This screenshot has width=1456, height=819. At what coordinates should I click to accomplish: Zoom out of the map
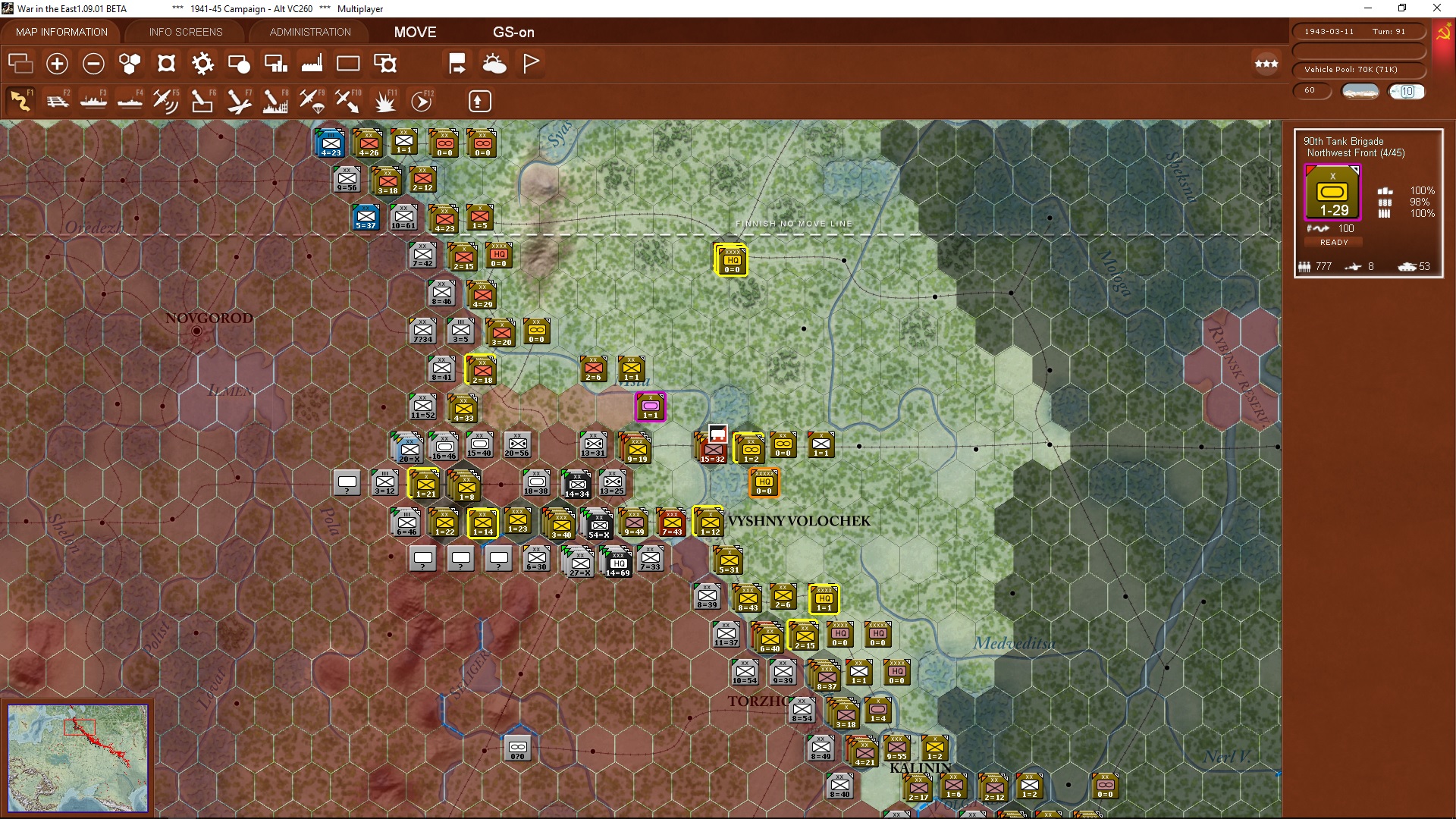coord(93,64)
